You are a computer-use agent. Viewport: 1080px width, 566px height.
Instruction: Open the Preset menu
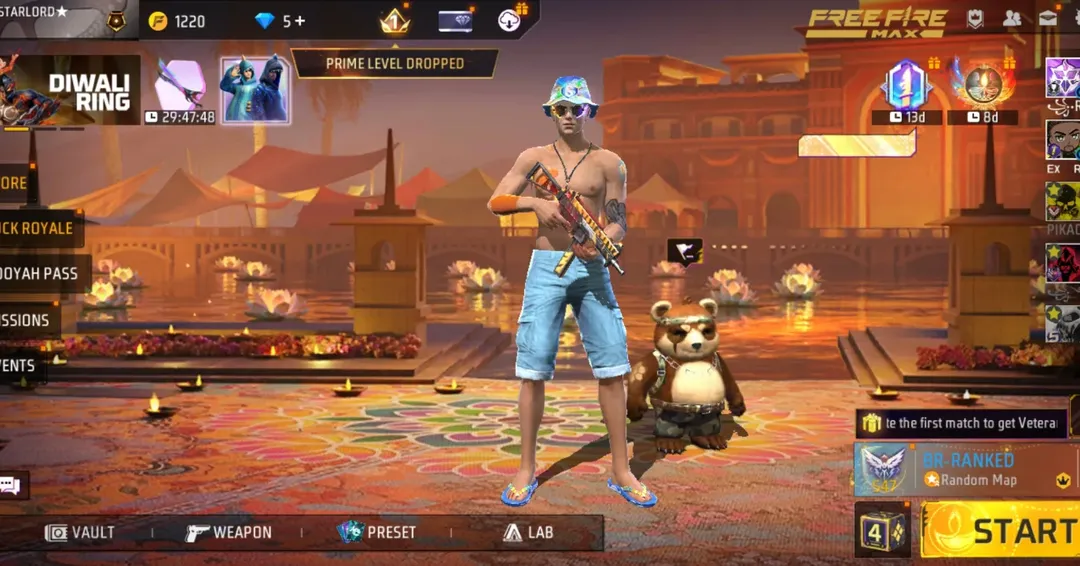(x=377, y=532)
